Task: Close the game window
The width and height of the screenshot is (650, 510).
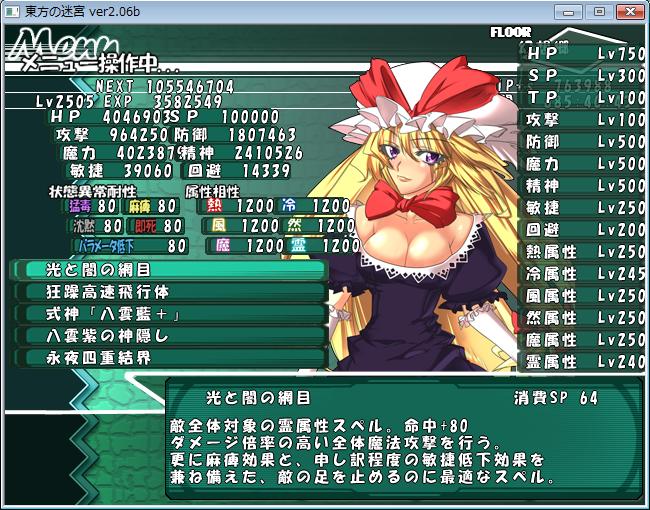Action: point(629,11)
